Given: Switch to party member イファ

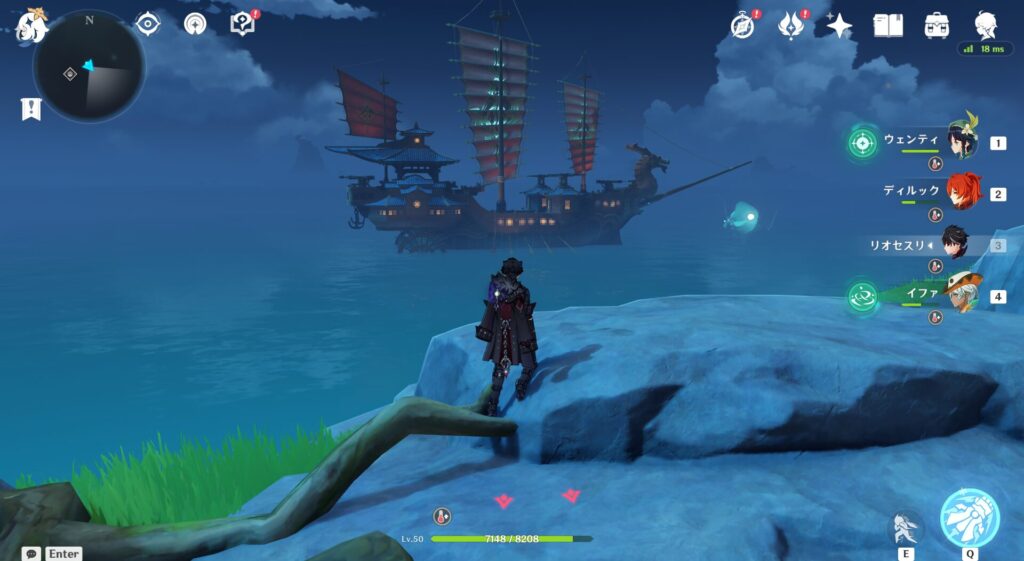Looking at the screenshot, I should [961, 294].
